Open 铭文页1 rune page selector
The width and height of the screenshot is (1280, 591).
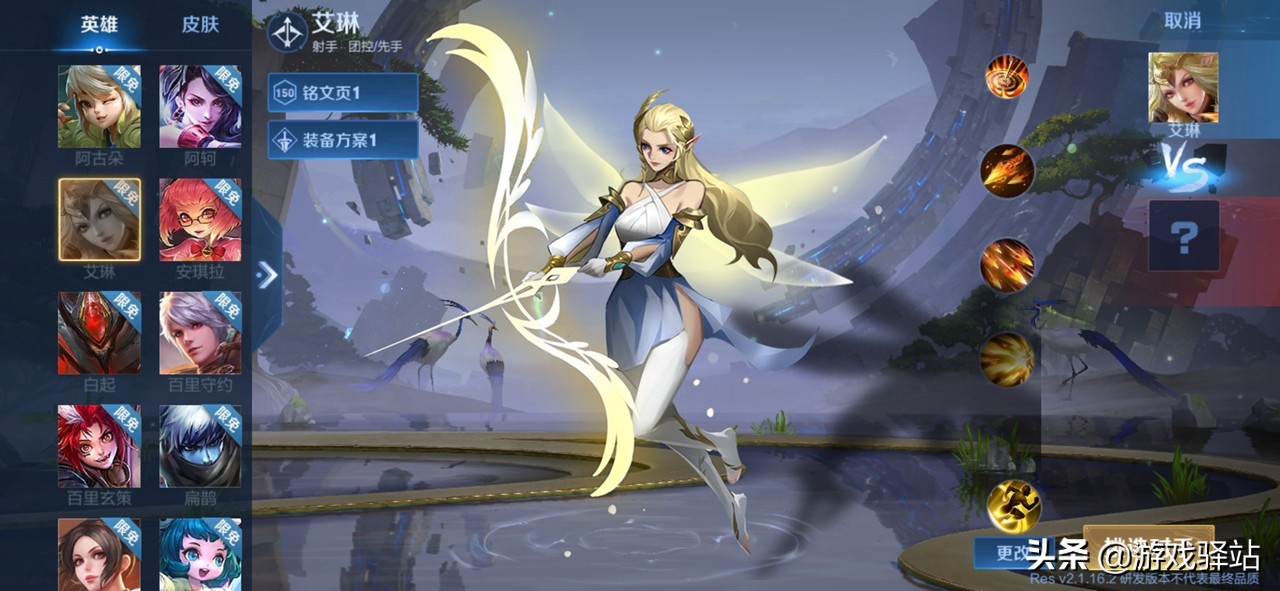tap(342, 93)
